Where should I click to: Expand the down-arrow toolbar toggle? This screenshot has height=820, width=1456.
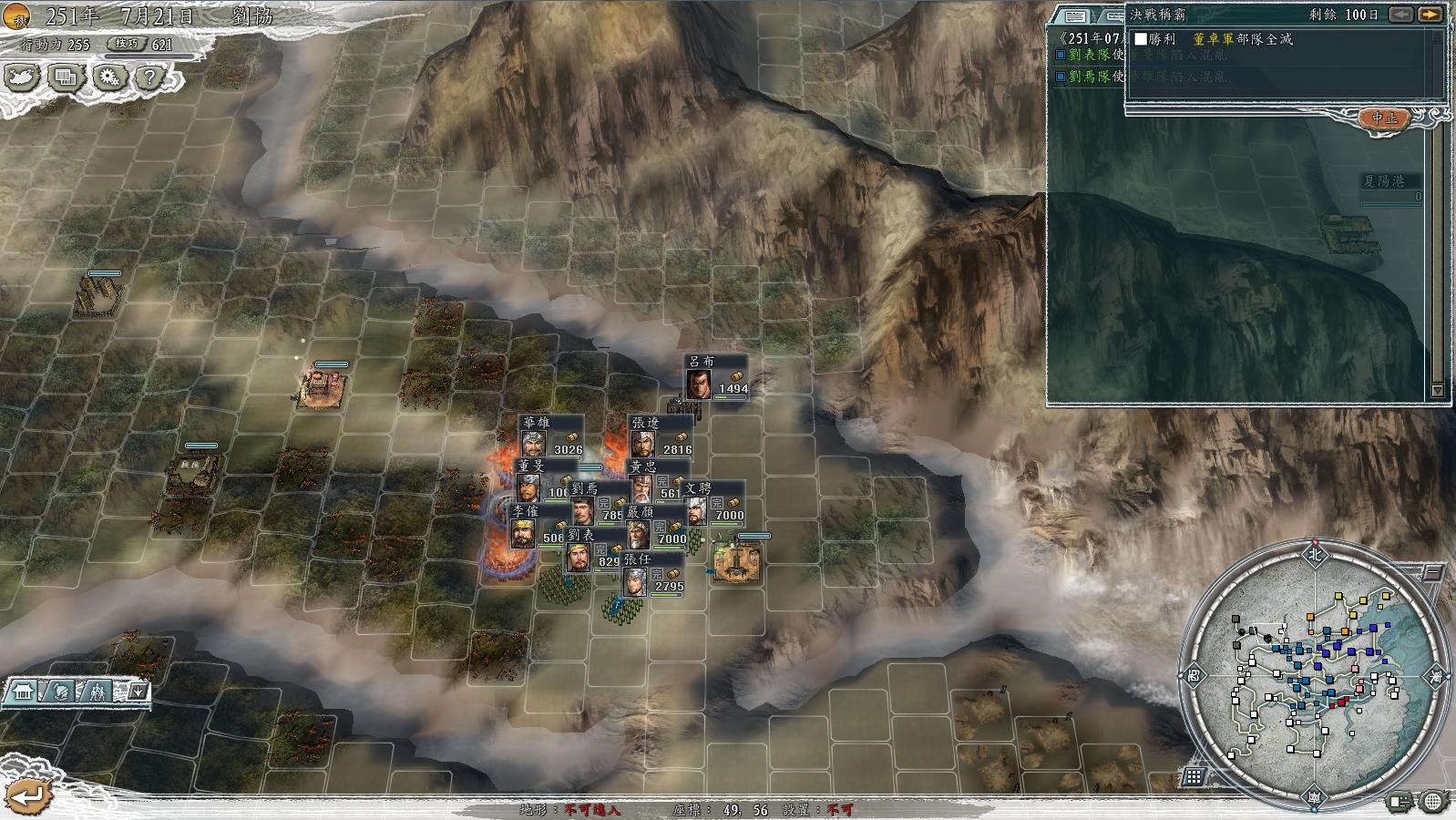[138, 692]
